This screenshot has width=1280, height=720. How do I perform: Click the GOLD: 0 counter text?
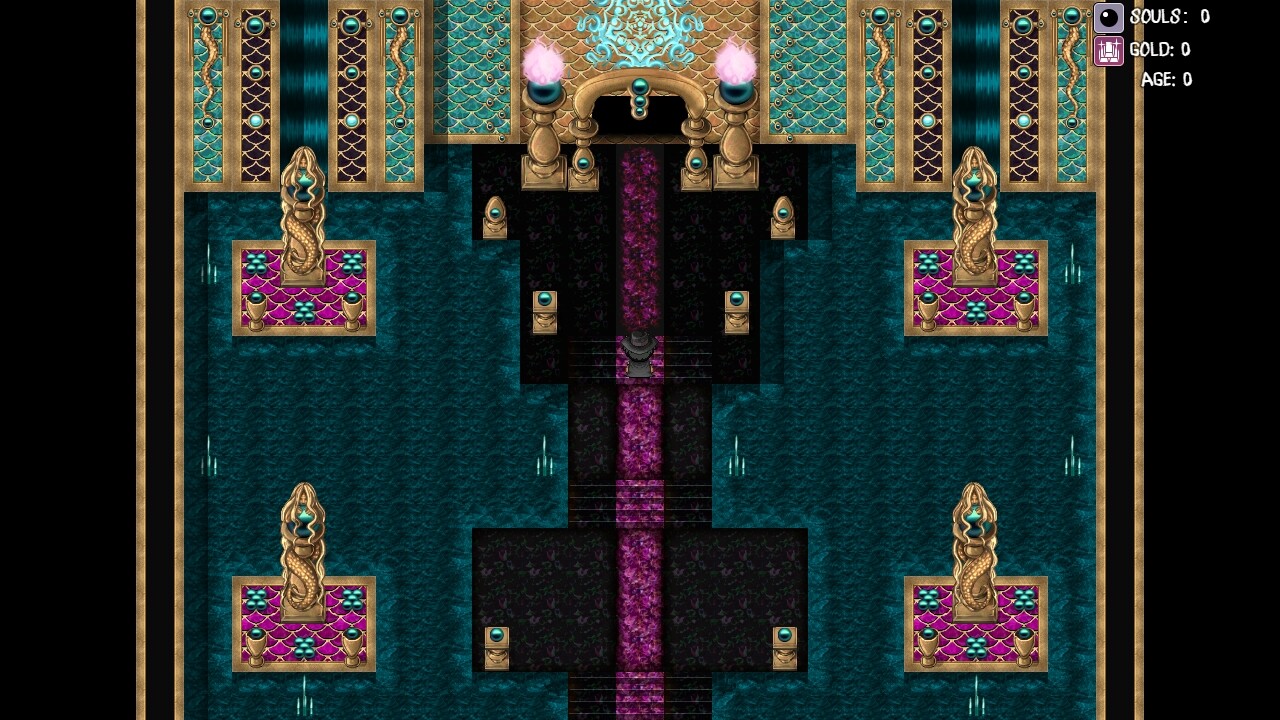[1160, 49]
